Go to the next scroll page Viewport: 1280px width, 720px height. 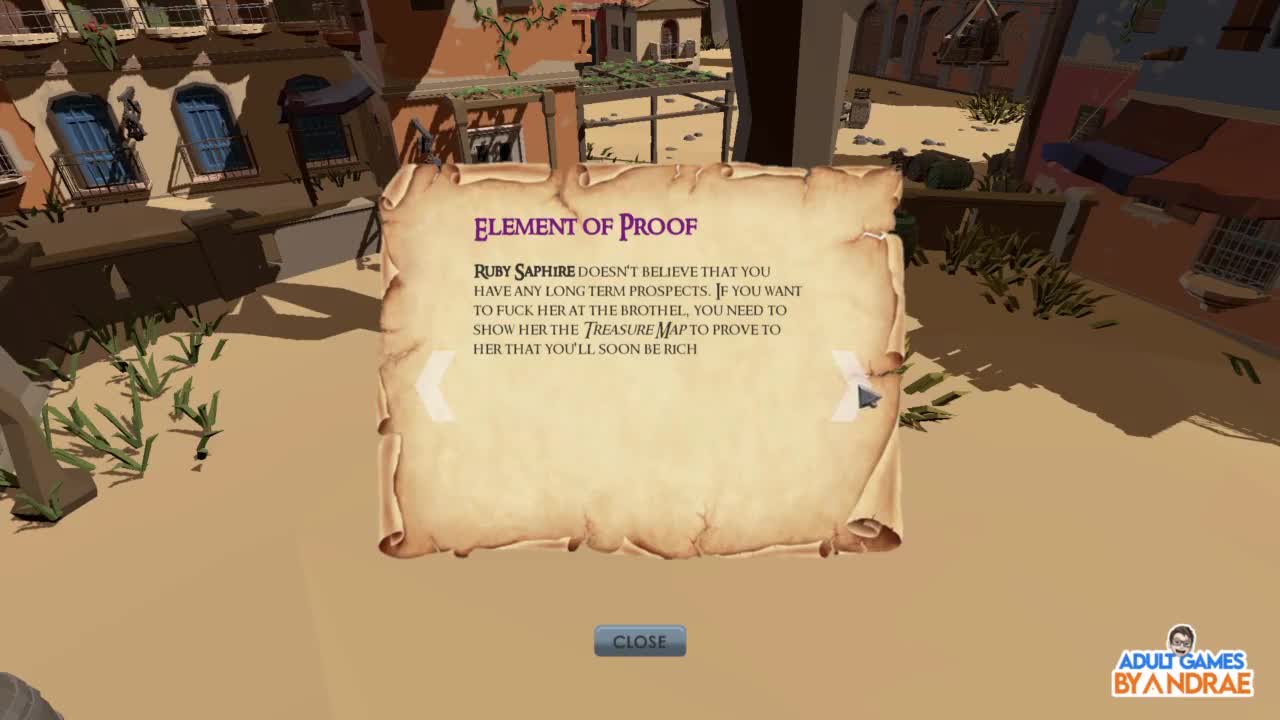click(847, 386)
